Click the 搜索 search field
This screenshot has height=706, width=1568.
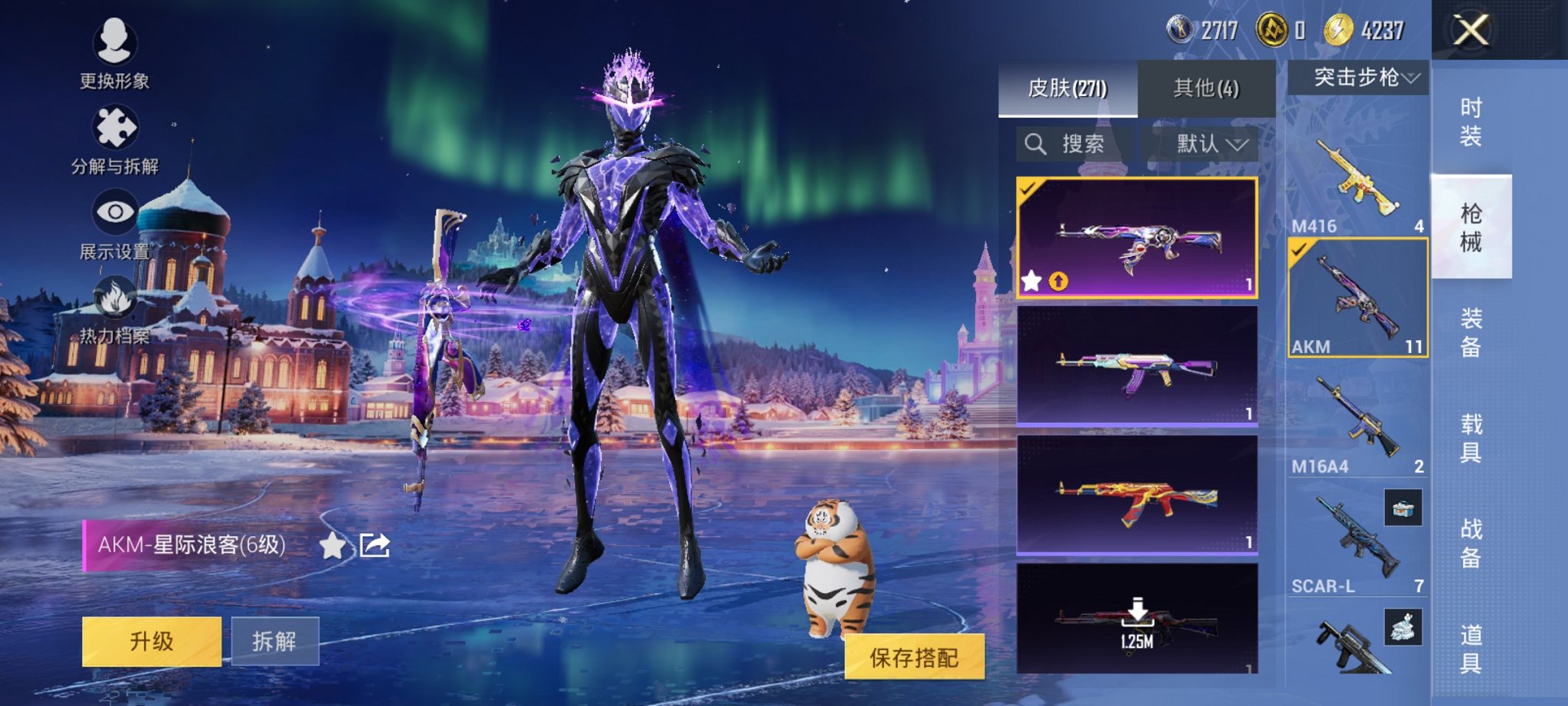(1075, 144)
